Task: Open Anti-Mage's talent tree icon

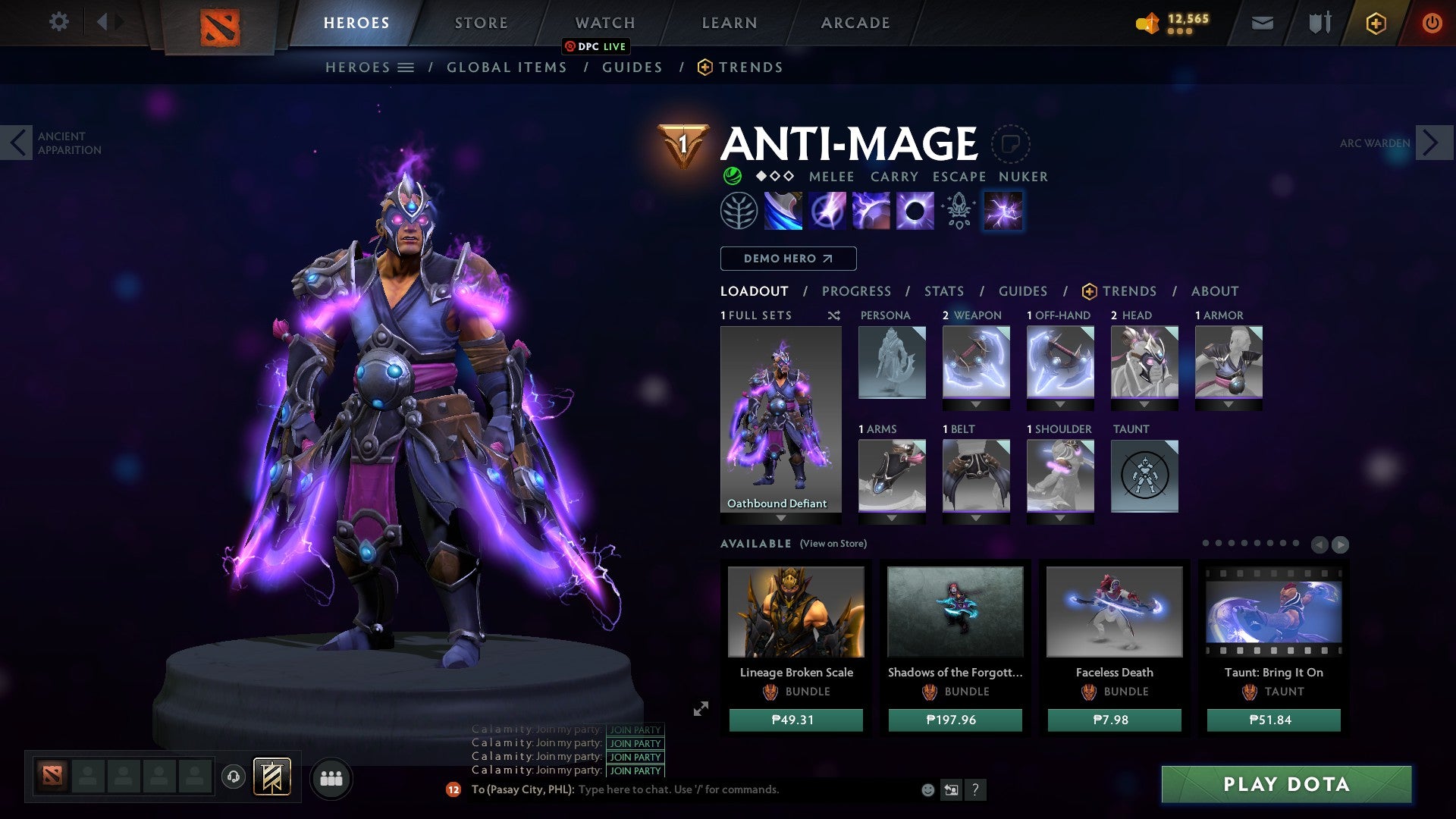Action: (x=739, y=211)
